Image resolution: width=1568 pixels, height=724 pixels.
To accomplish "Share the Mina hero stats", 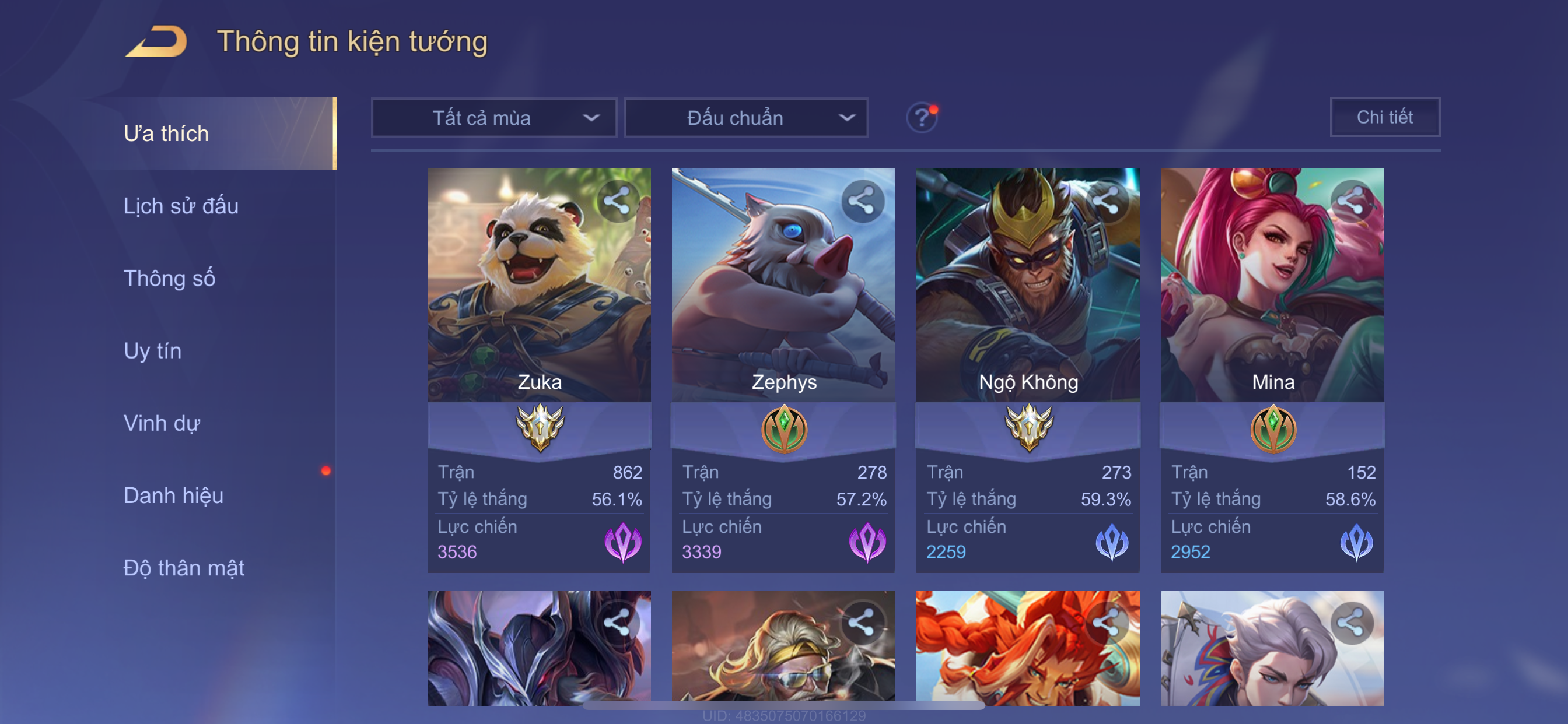I will (x=1350, y=201).
